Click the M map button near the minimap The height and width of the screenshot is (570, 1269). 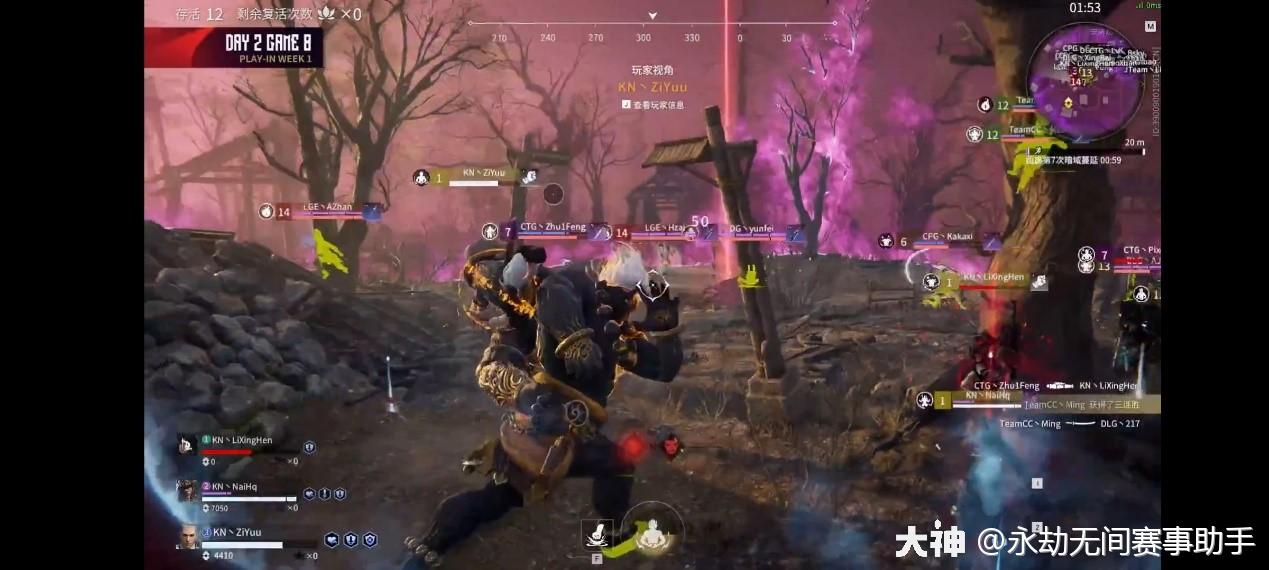pos(1151,27)
